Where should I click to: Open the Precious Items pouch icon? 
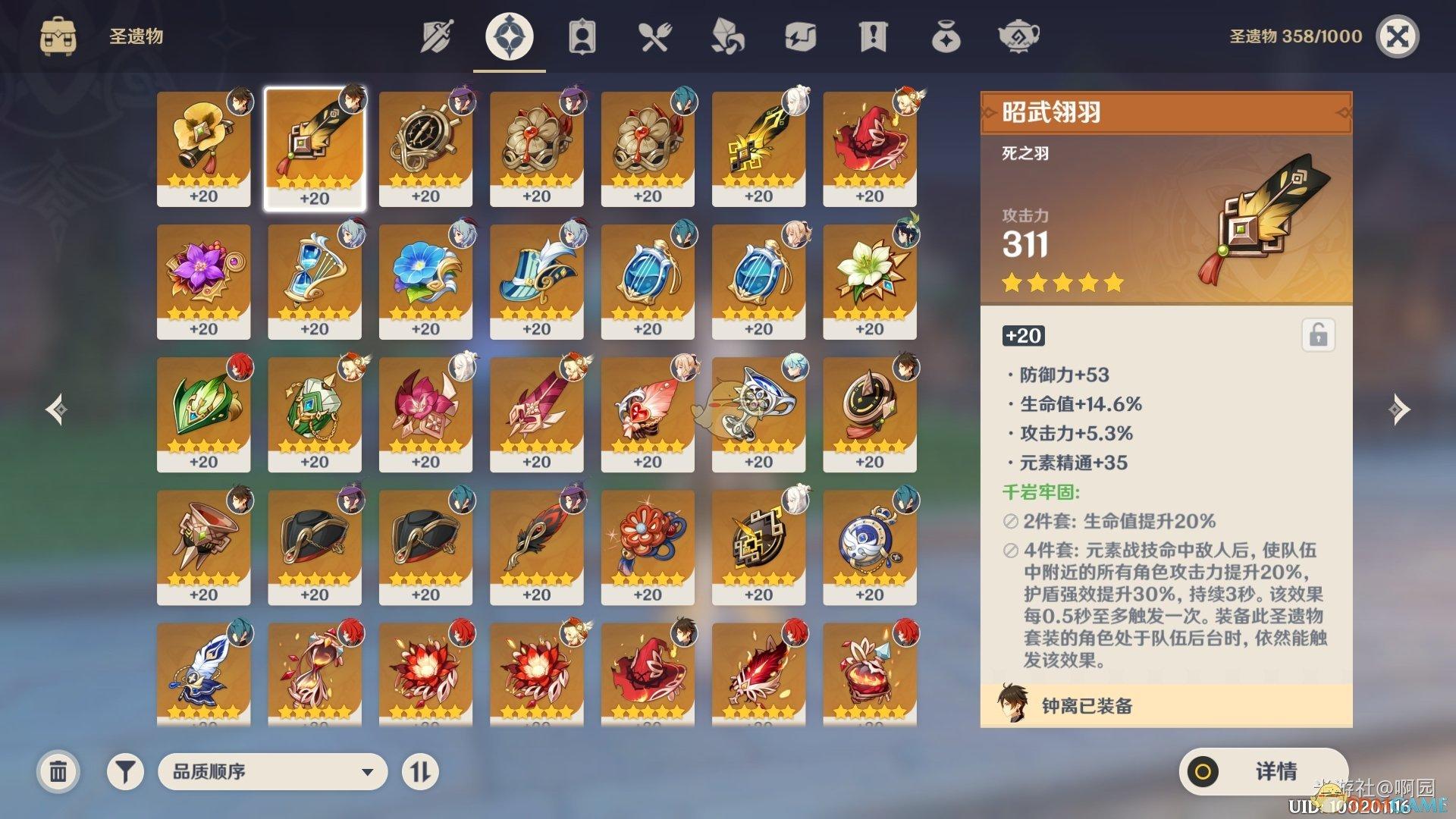945,35
